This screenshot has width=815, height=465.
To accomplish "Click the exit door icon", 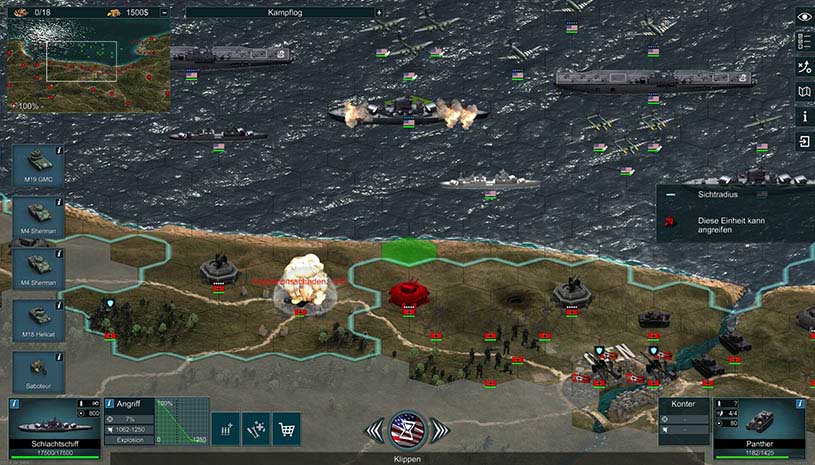I will coord(803,142).
